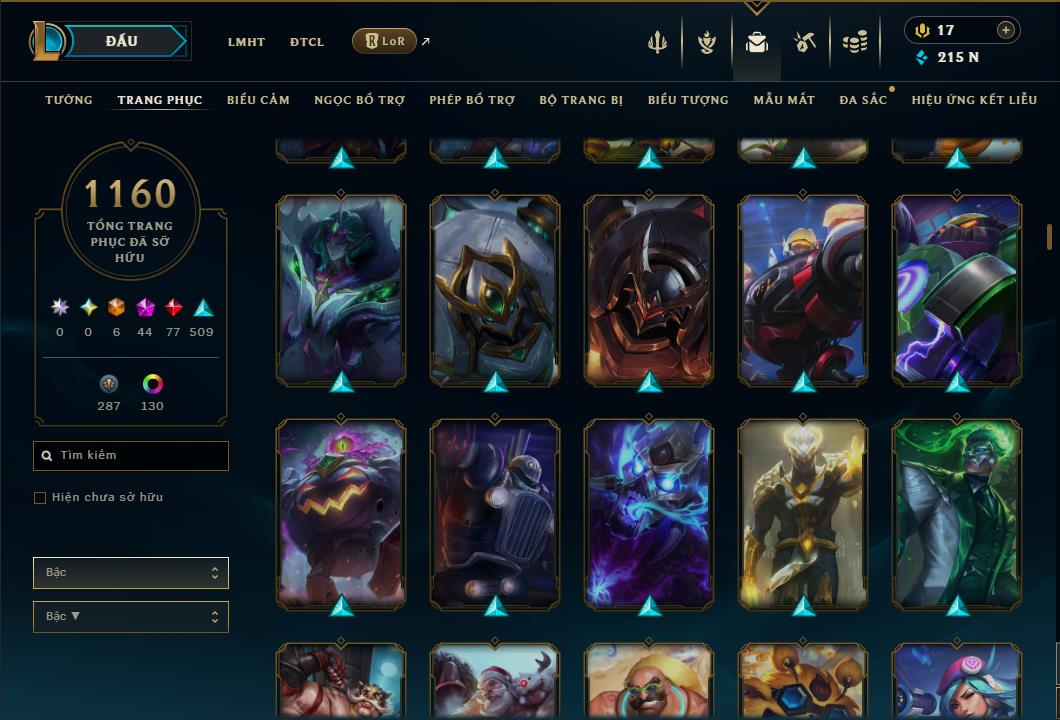Choose the golden armored skin card
This screenshot has height=720, width=1060.
803,513
